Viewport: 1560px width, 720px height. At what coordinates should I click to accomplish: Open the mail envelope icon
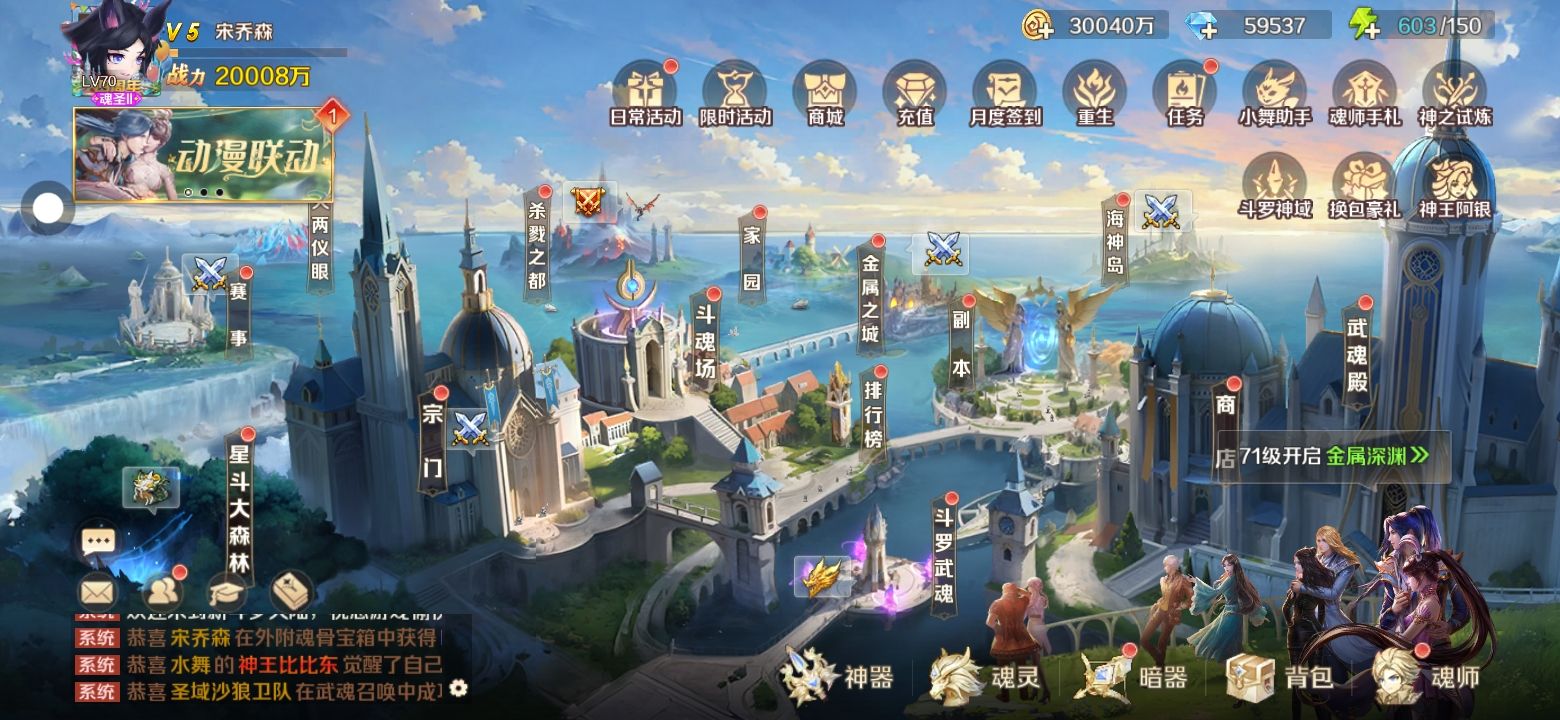97,593
